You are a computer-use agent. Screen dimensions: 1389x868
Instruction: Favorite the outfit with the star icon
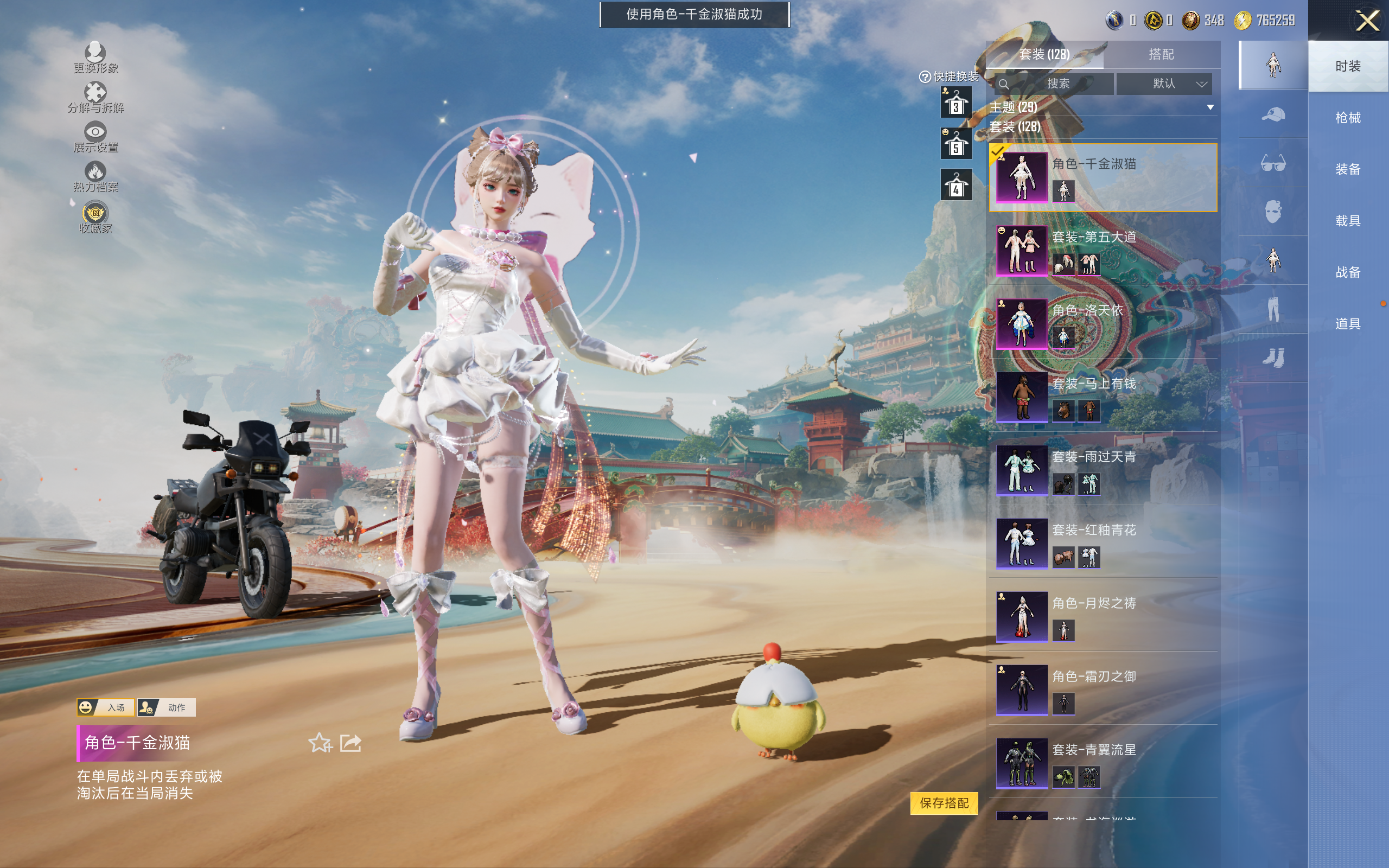pyautogui.click(x=320, y=743)
